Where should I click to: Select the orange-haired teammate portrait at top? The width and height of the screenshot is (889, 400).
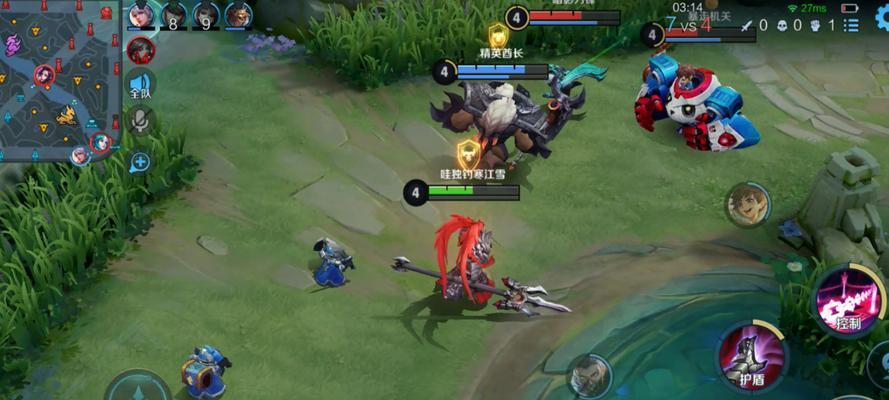pyautogui.click(x=238, y=15)
